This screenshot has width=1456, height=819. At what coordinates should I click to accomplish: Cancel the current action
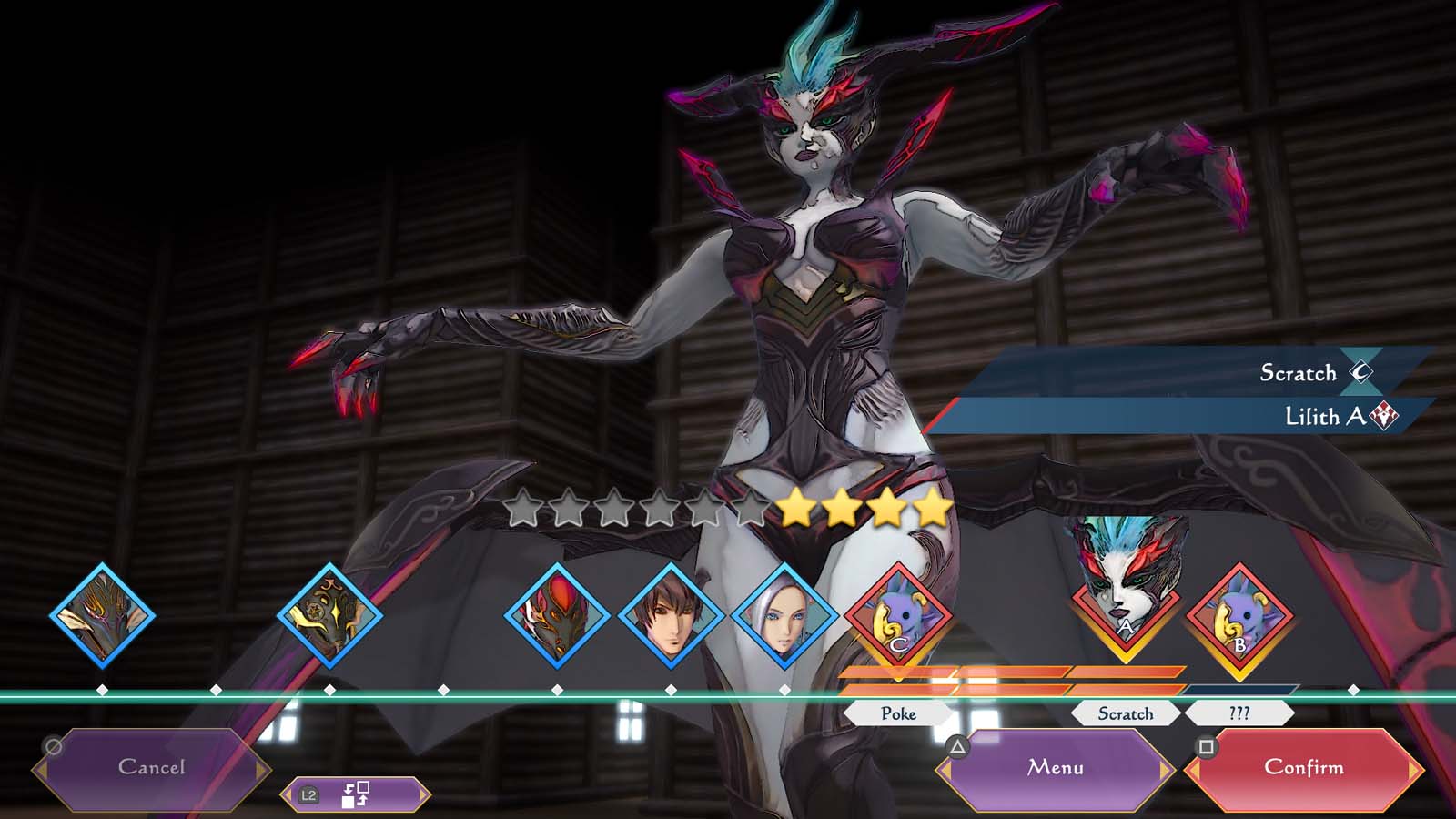point(151,768)
